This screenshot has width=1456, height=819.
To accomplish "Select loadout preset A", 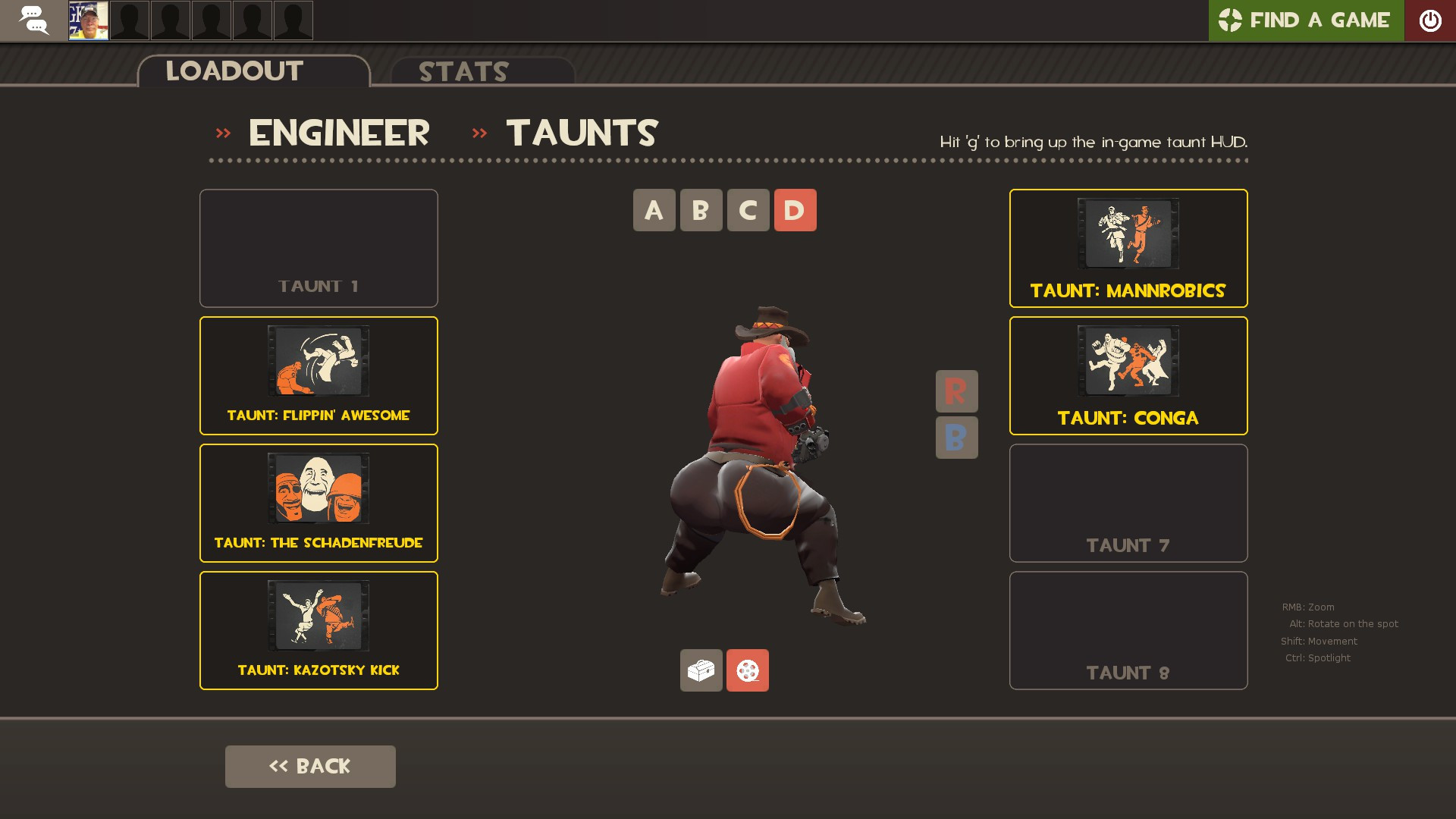I will point(653,210).
